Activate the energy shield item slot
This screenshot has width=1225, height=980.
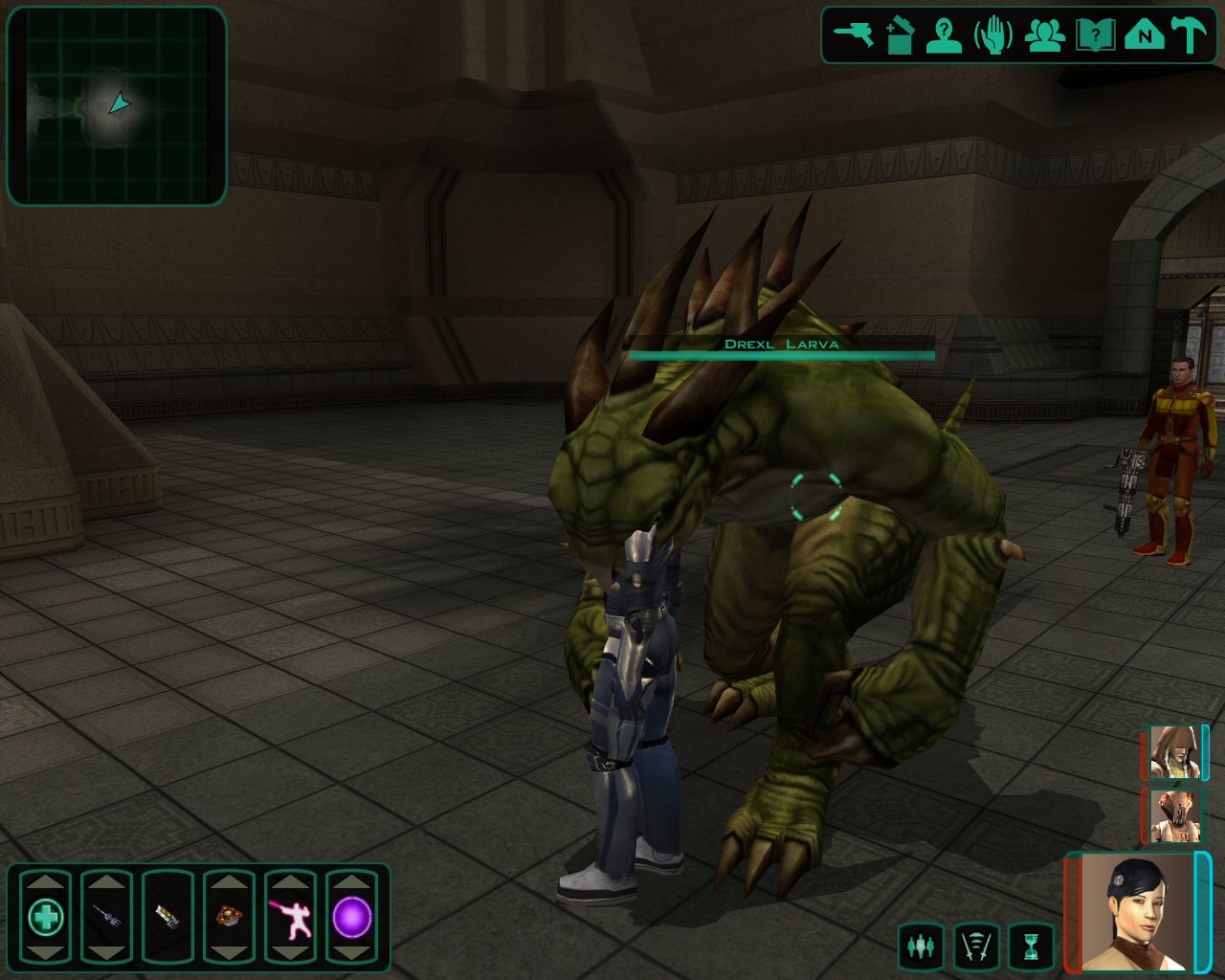[167, 918]
